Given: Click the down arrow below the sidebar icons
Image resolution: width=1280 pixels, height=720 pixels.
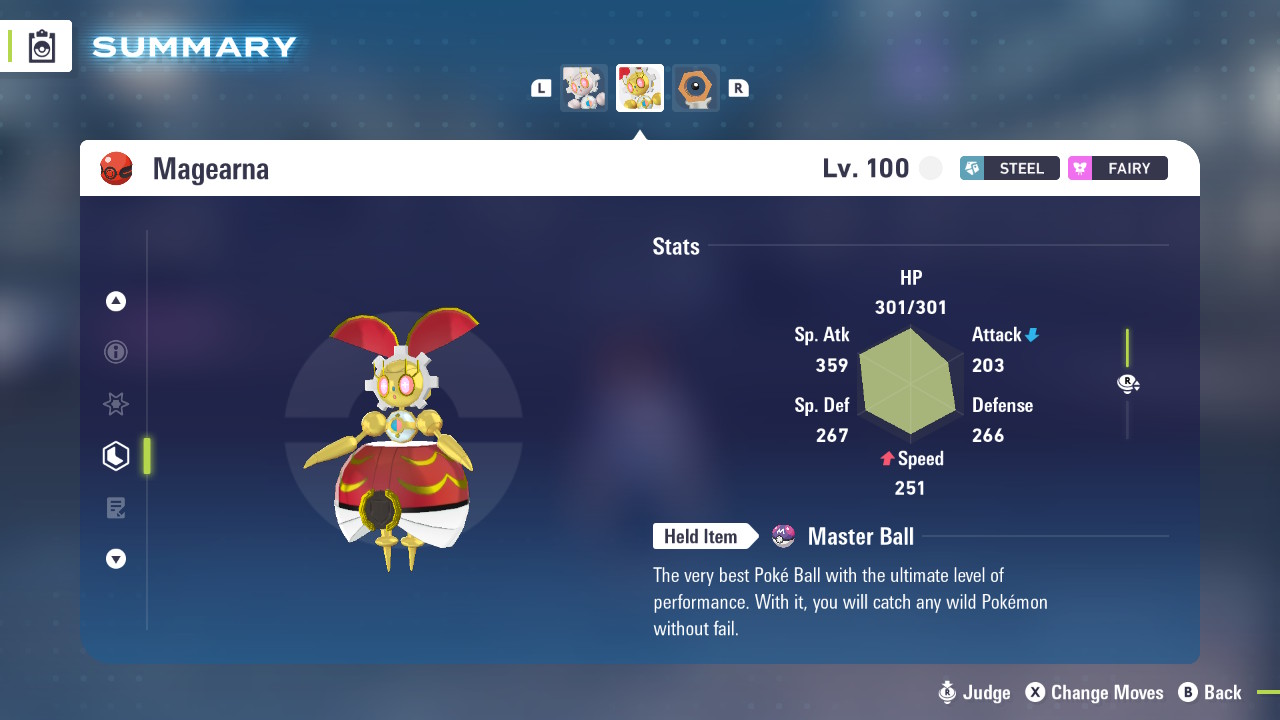Looking at the screenshot, I should pos(115,559).
